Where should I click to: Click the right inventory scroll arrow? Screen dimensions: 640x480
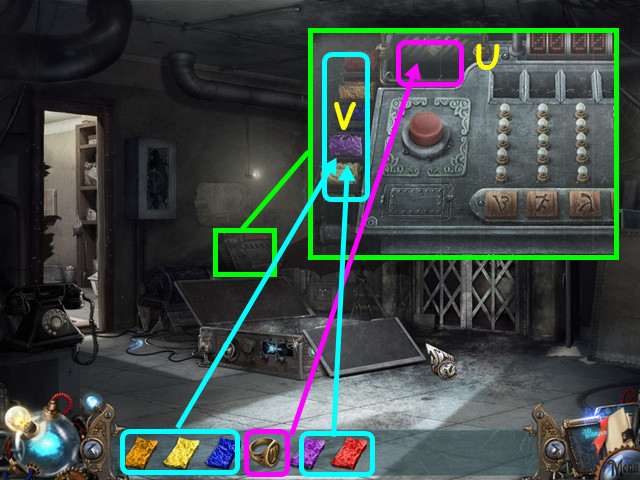point(554,447)
